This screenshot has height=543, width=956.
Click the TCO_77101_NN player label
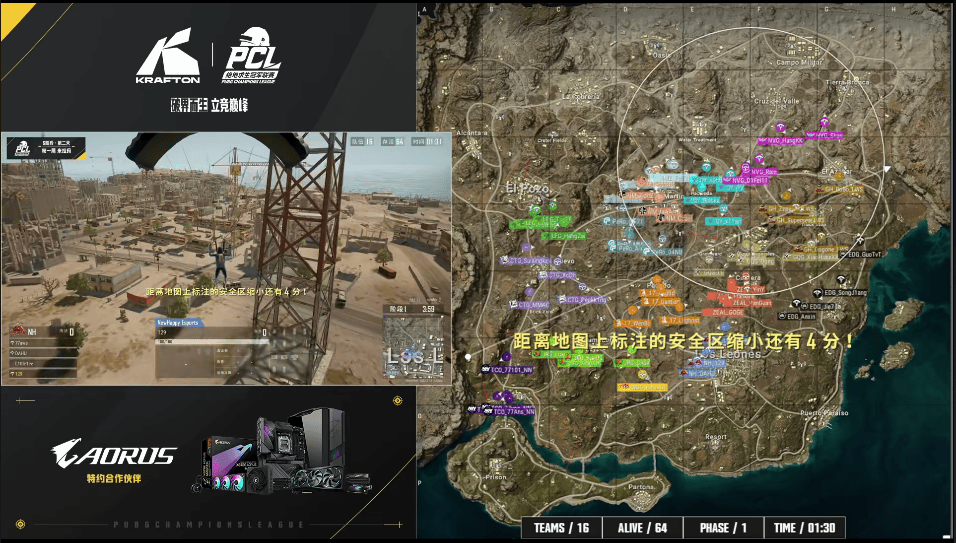(x=513, y=369)
